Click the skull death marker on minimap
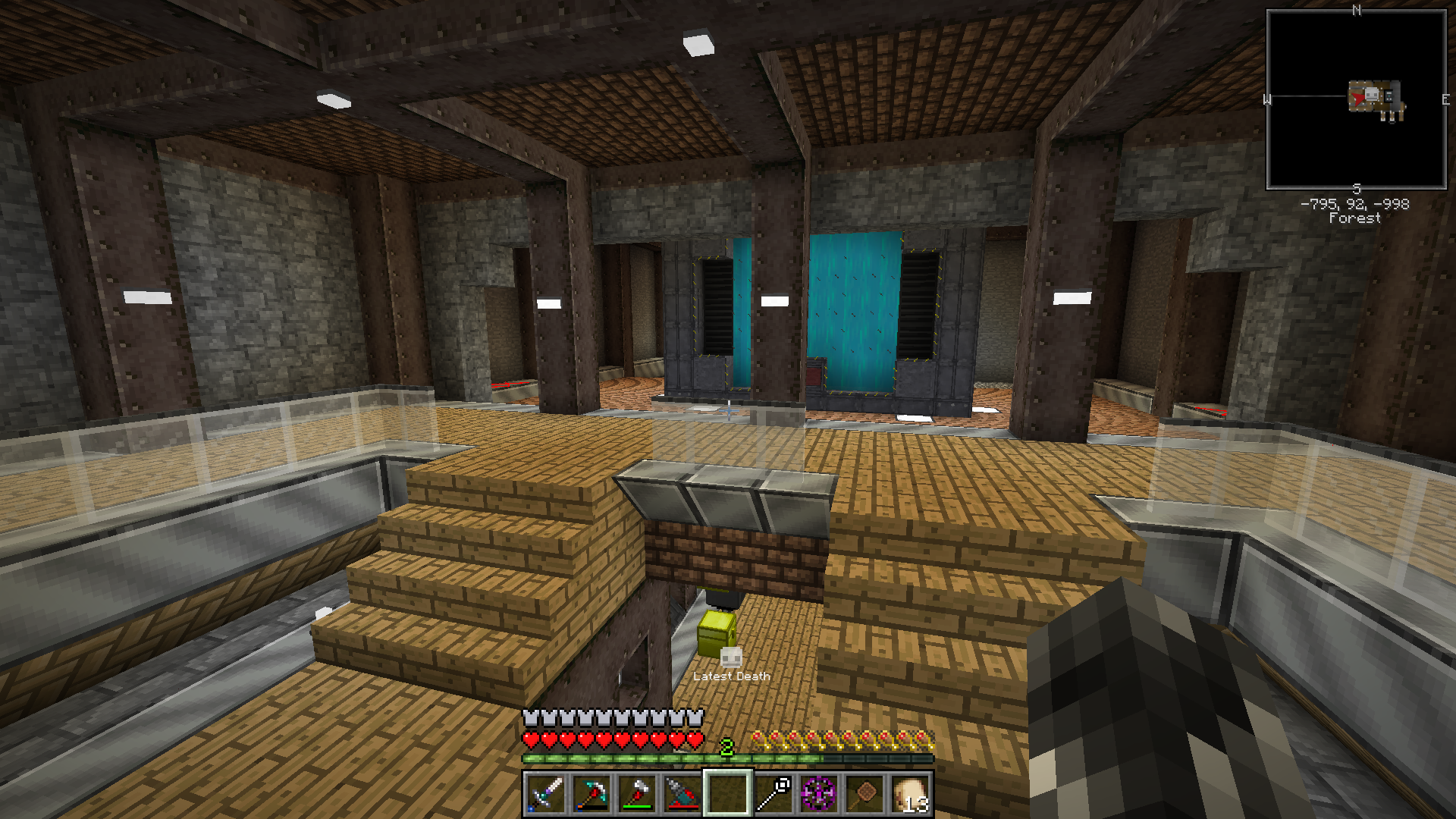Viewport: 1456px width, 819px height. click(1372, 96)
